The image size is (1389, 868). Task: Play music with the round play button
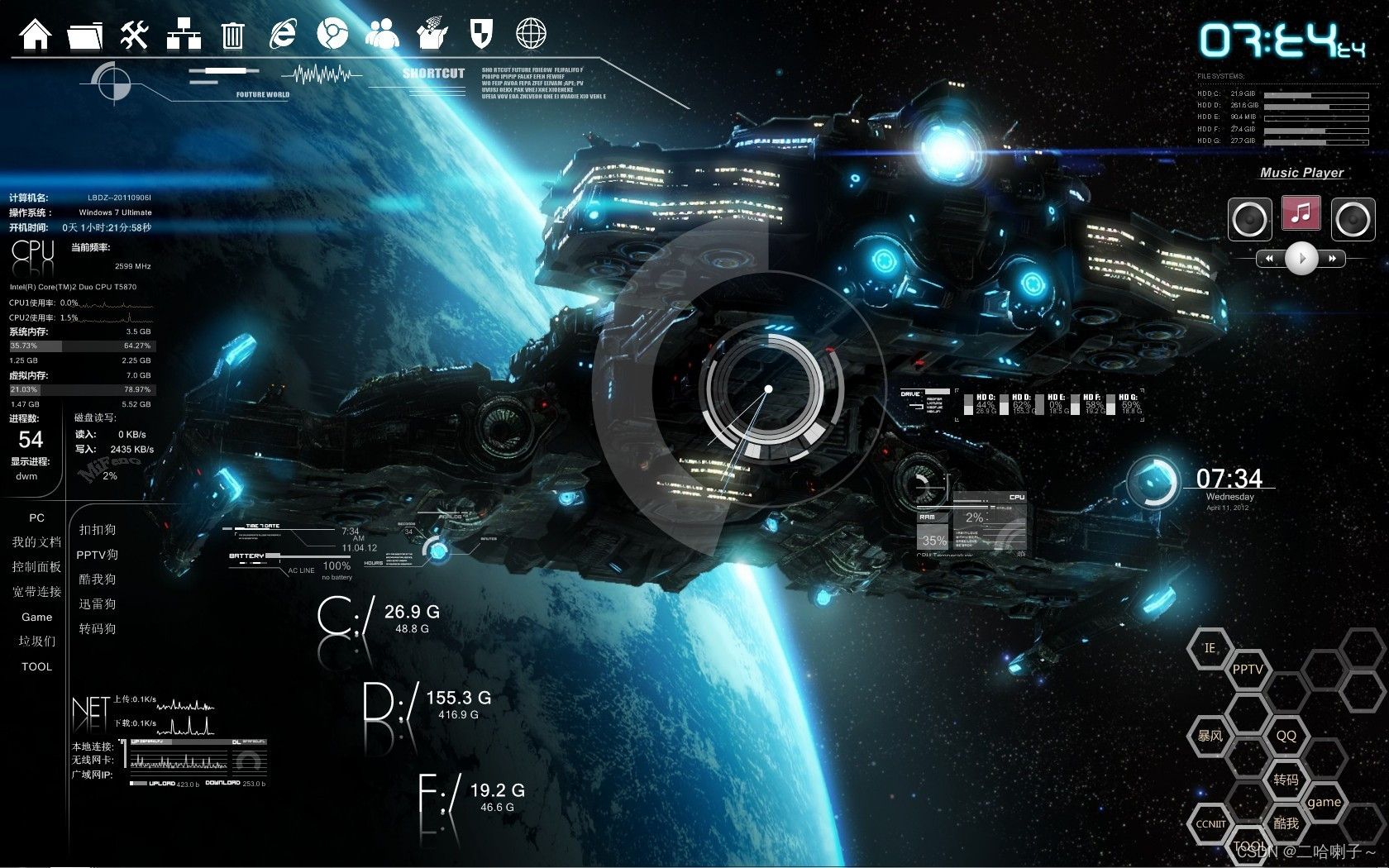pyautogui.click(x=1301, y=258)
